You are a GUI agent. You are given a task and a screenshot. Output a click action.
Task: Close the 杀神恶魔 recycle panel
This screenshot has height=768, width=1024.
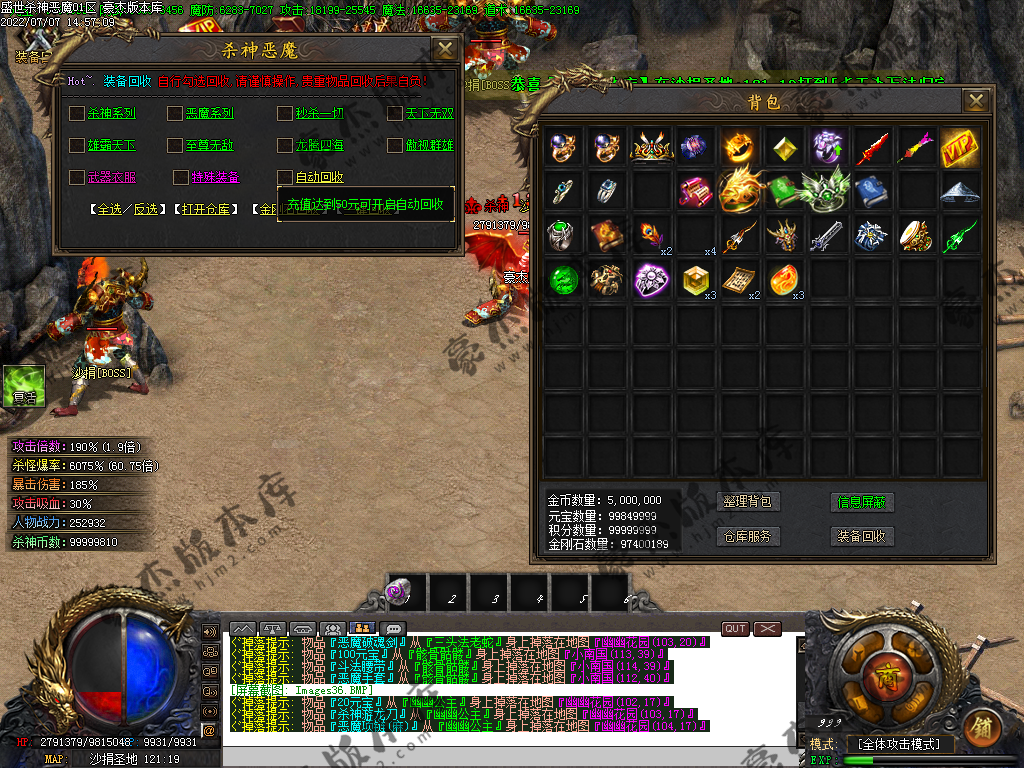pos(446,49)
